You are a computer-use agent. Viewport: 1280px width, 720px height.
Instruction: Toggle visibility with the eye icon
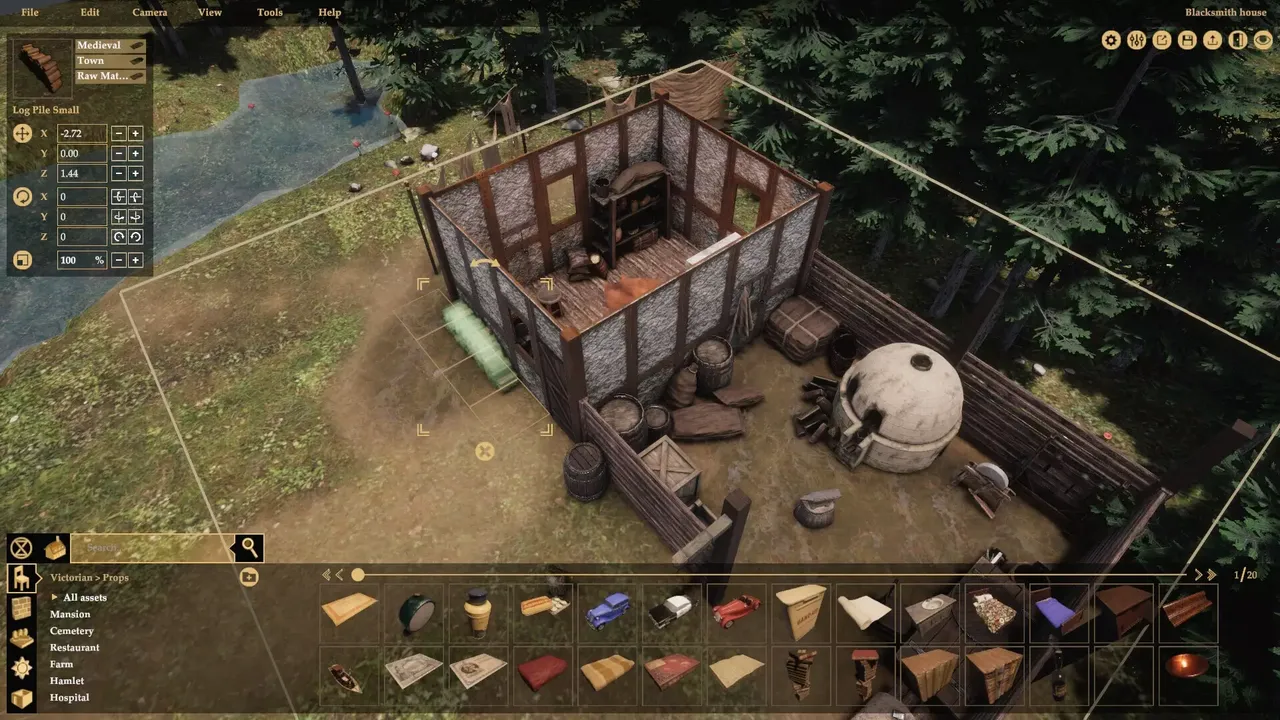1263,40
